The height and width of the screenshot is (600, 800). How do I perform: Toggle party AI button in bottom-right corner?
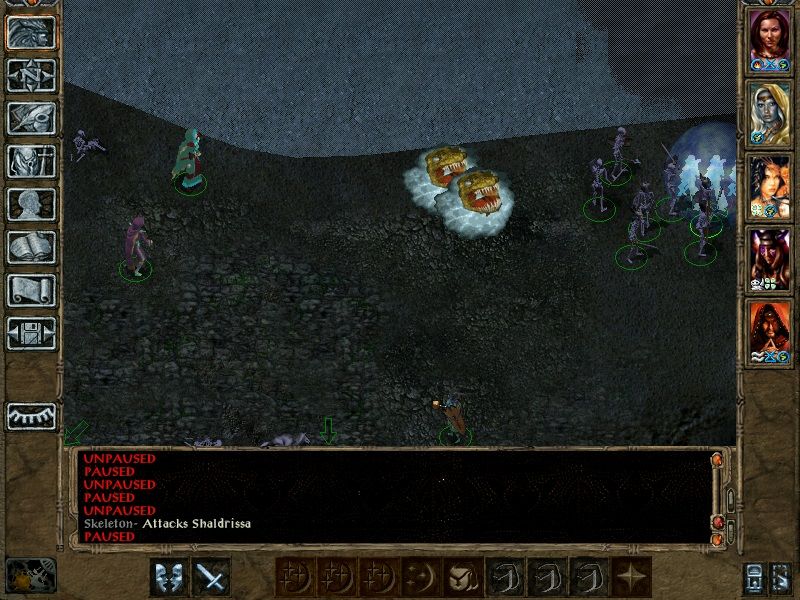pyautogui.click(x=783, y=577)
